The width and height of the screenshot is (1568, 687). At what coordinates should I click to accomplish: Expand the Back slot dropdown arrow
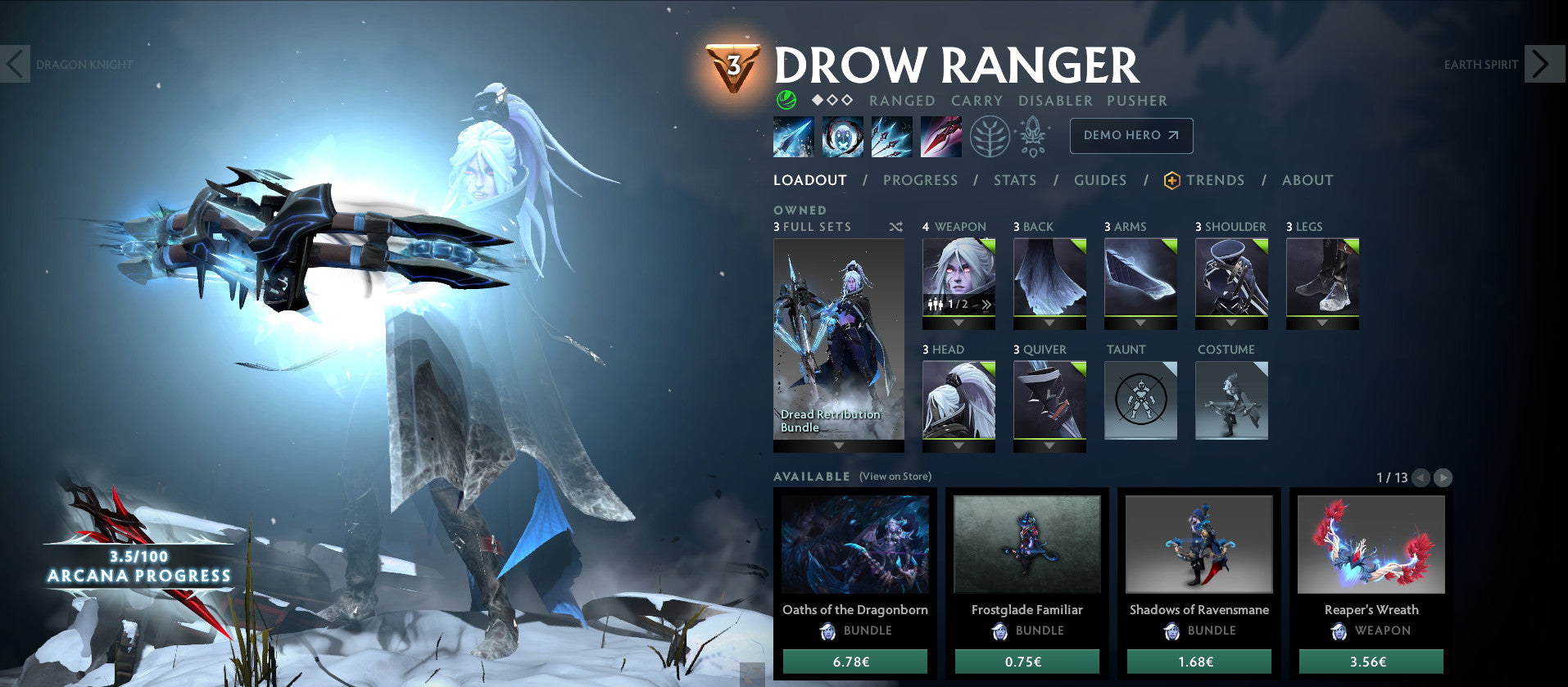pyautogui.click(x=1049, y=323)
